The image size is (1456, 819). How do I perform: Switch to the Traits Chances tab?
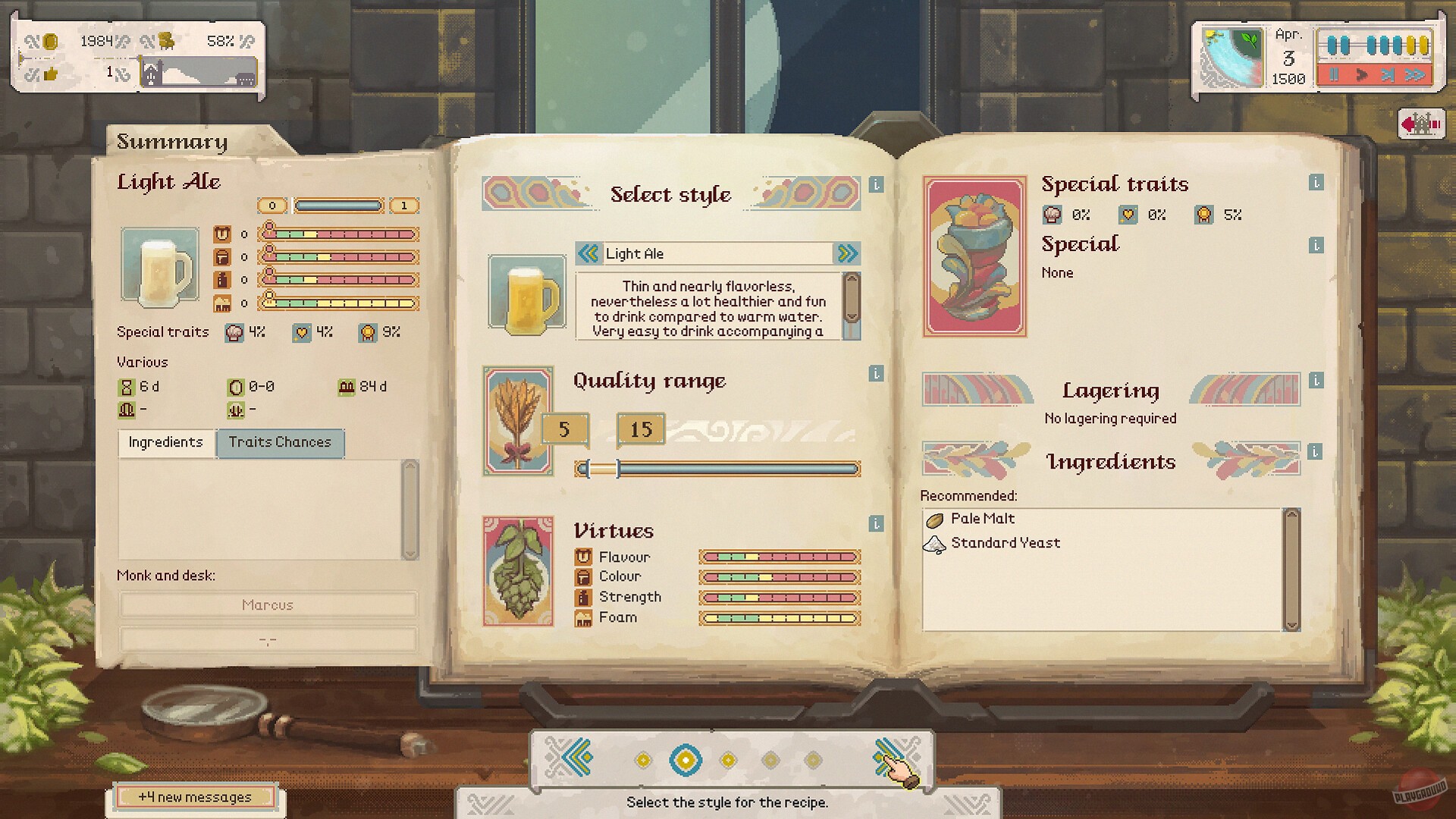[280, 443]
